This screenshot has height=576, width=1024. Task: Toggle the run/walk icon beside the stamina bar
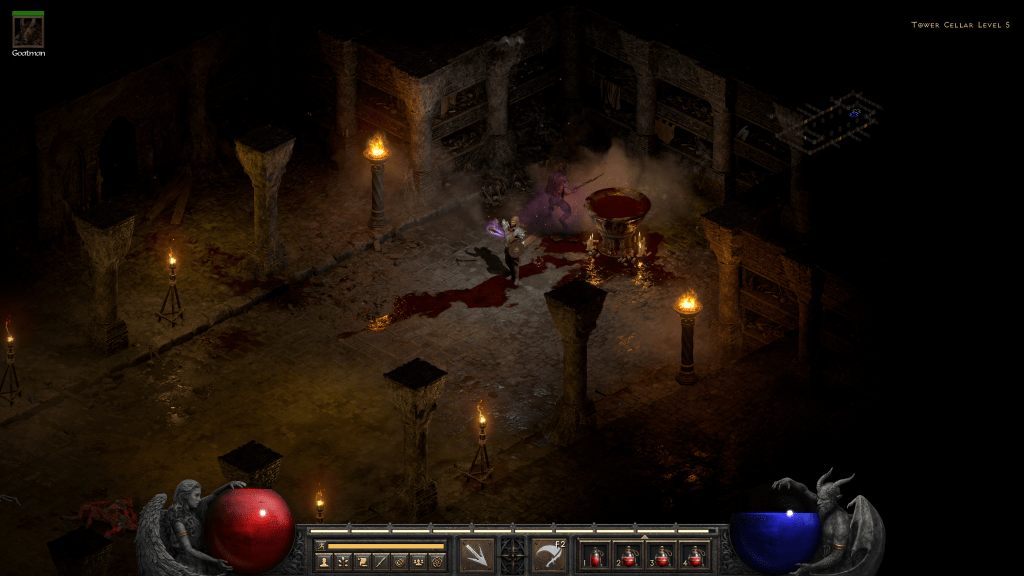[321, 546]
